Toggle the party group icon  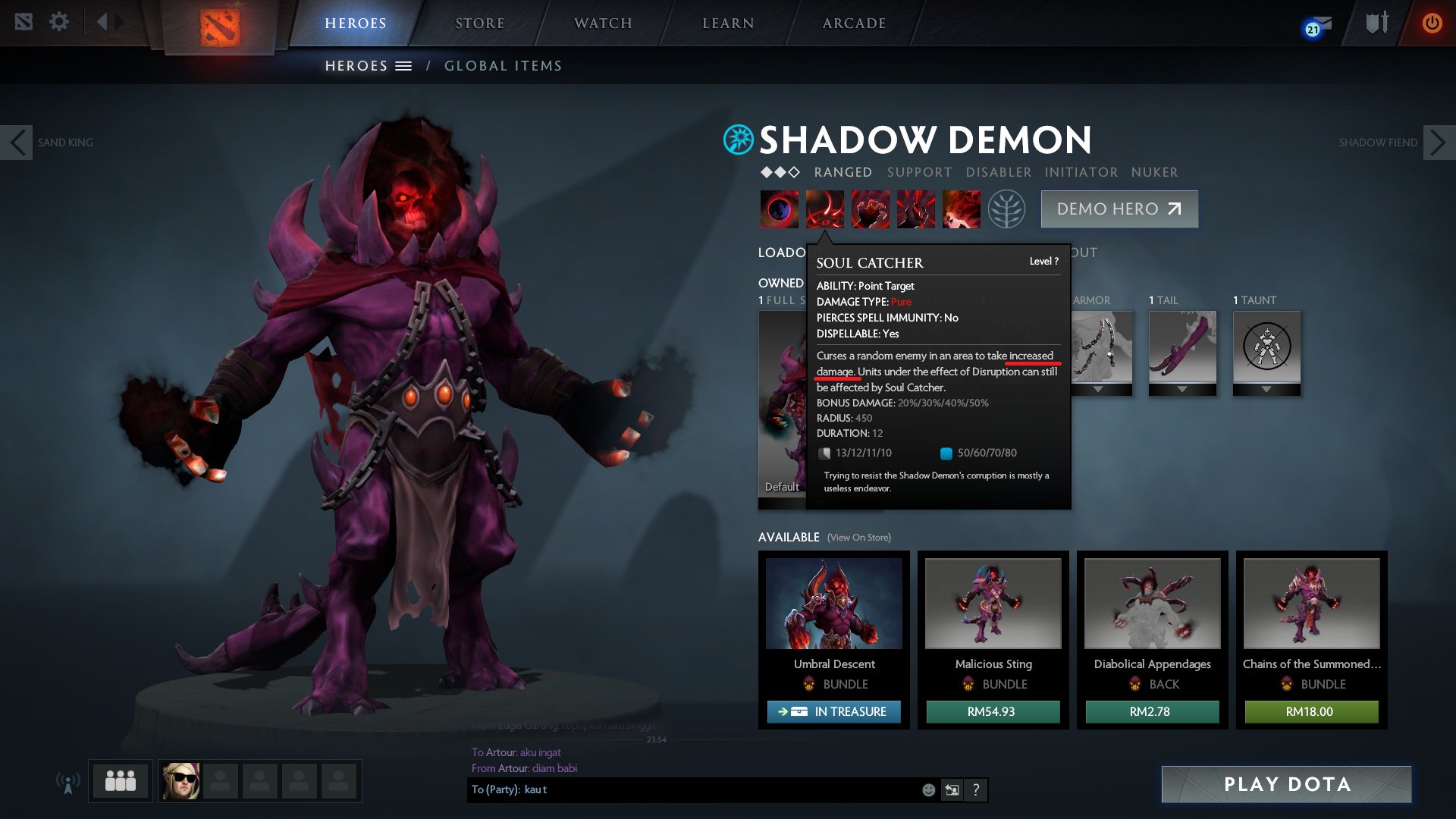[120, 779]
